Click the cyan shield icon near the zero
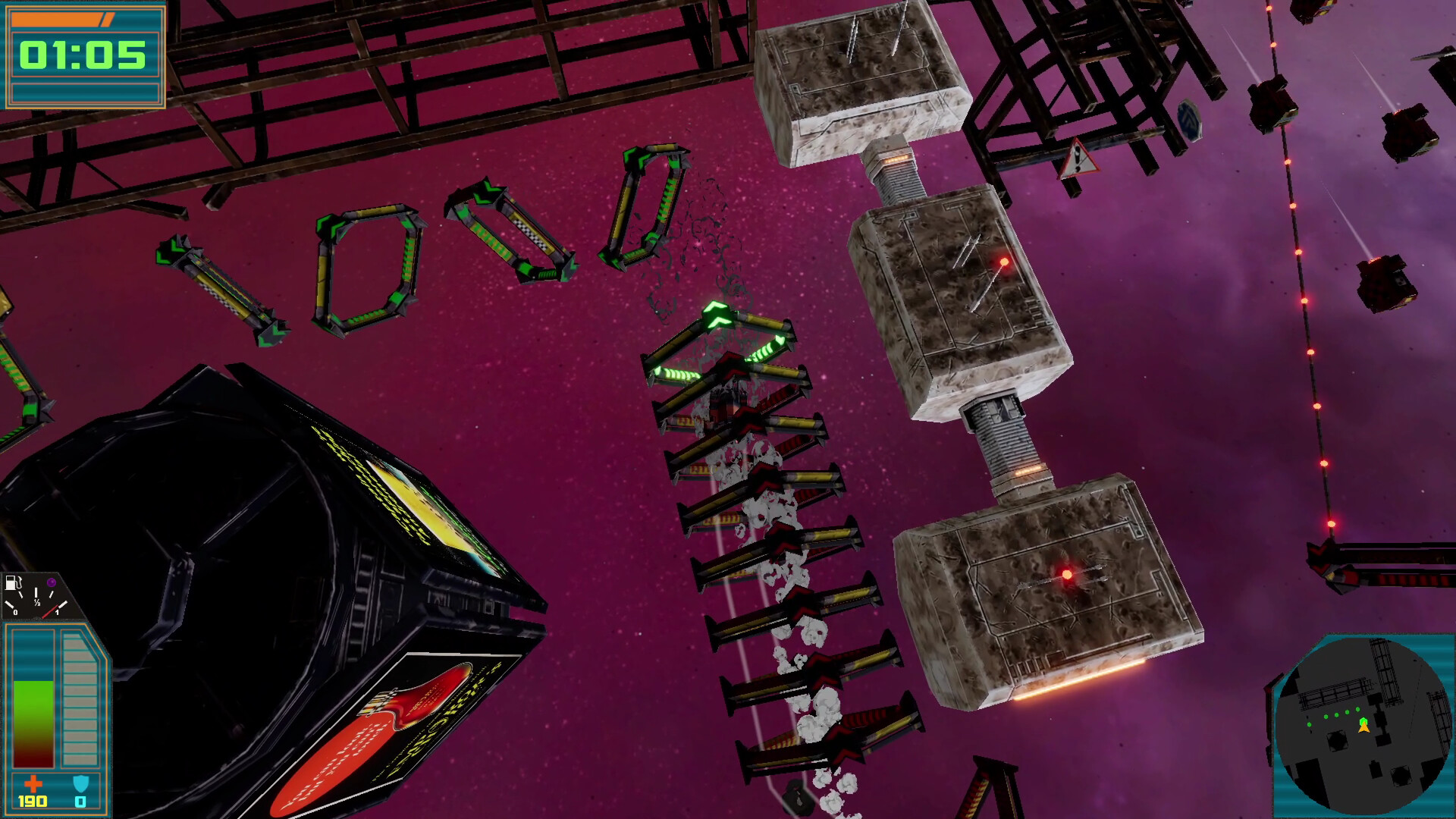This screenshot has width=1456, height=819. (x=81, y=783)
